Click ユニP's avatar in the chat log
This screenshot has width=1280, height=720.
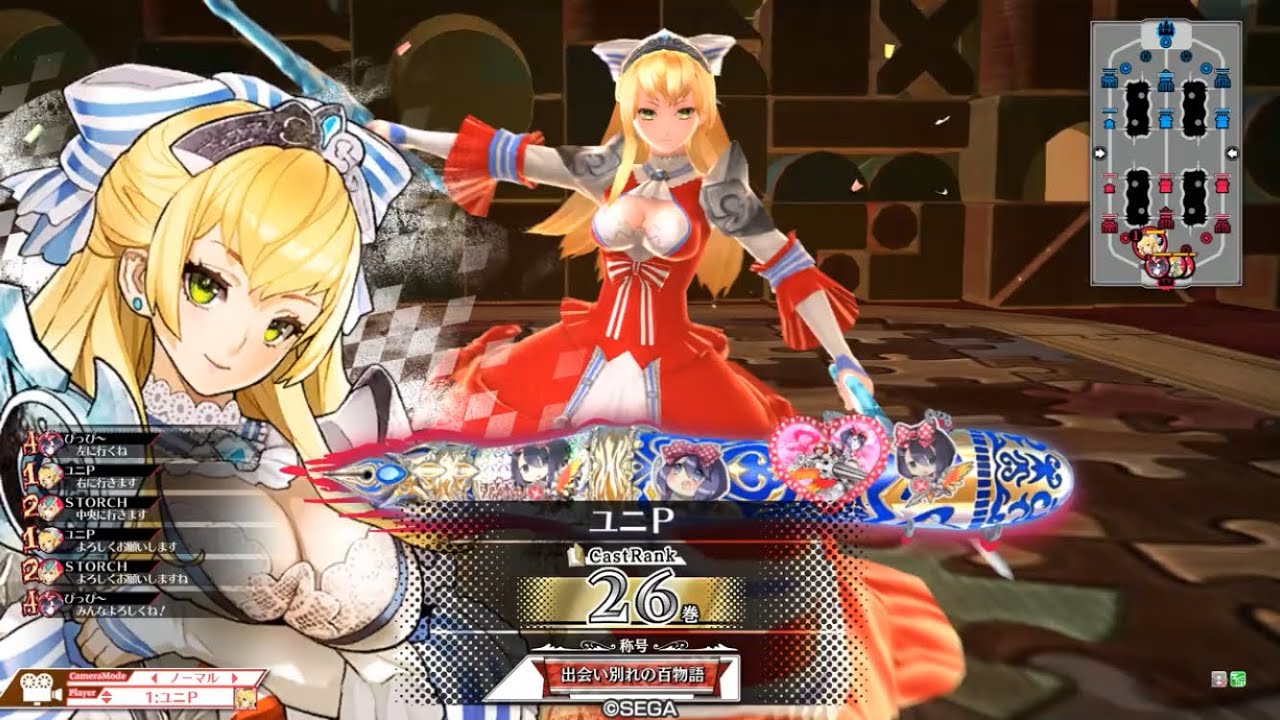[50, 476]
